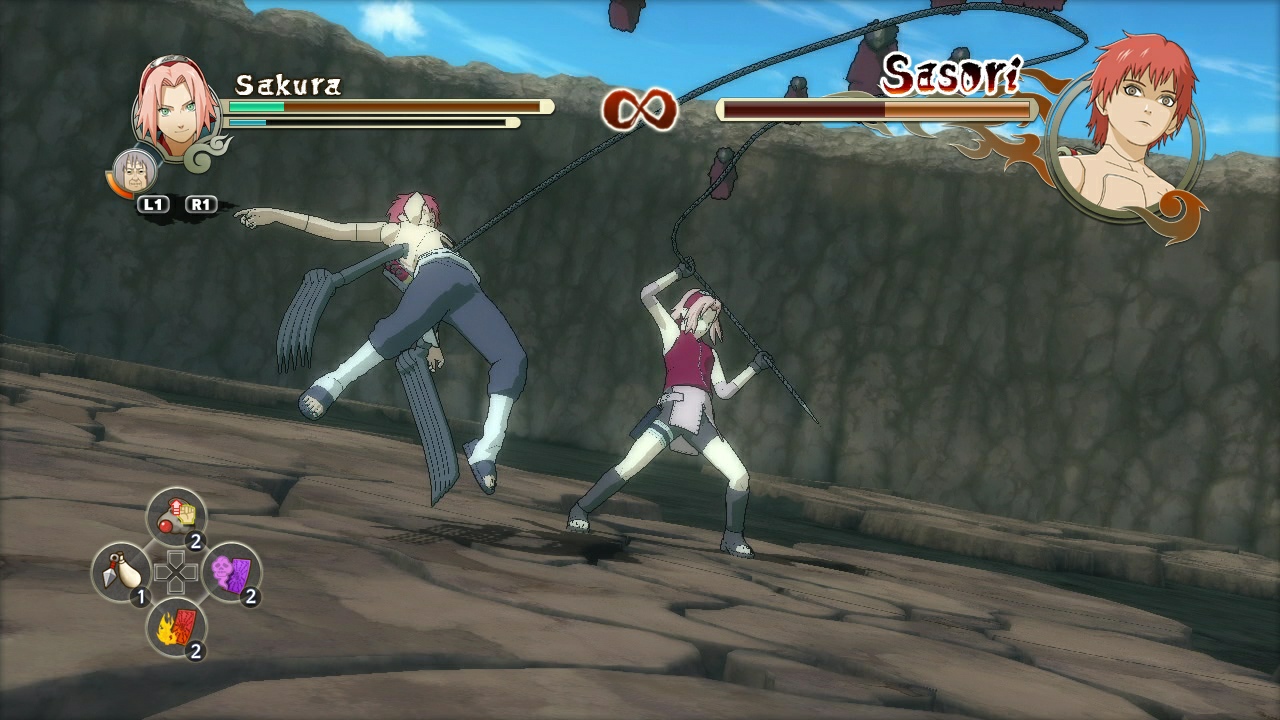Click the d-pad cross icon at the item wheel center

point(178,572)
